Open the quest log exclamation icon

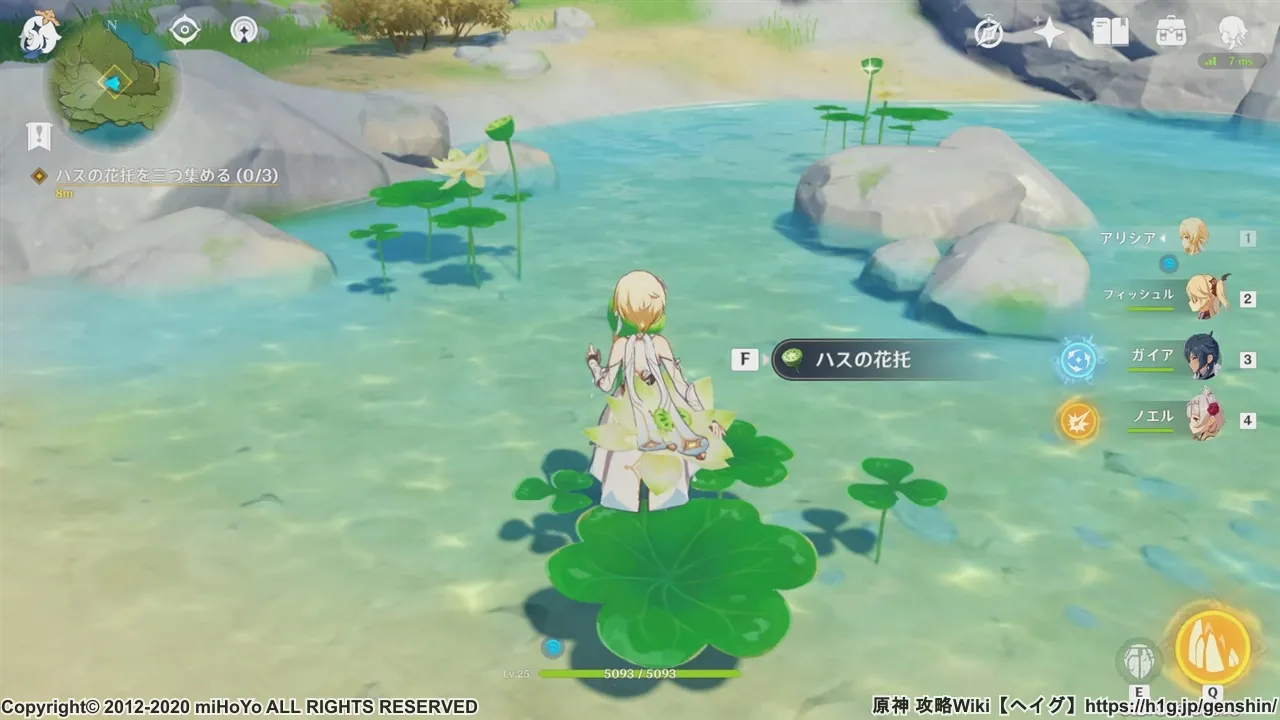39,137
